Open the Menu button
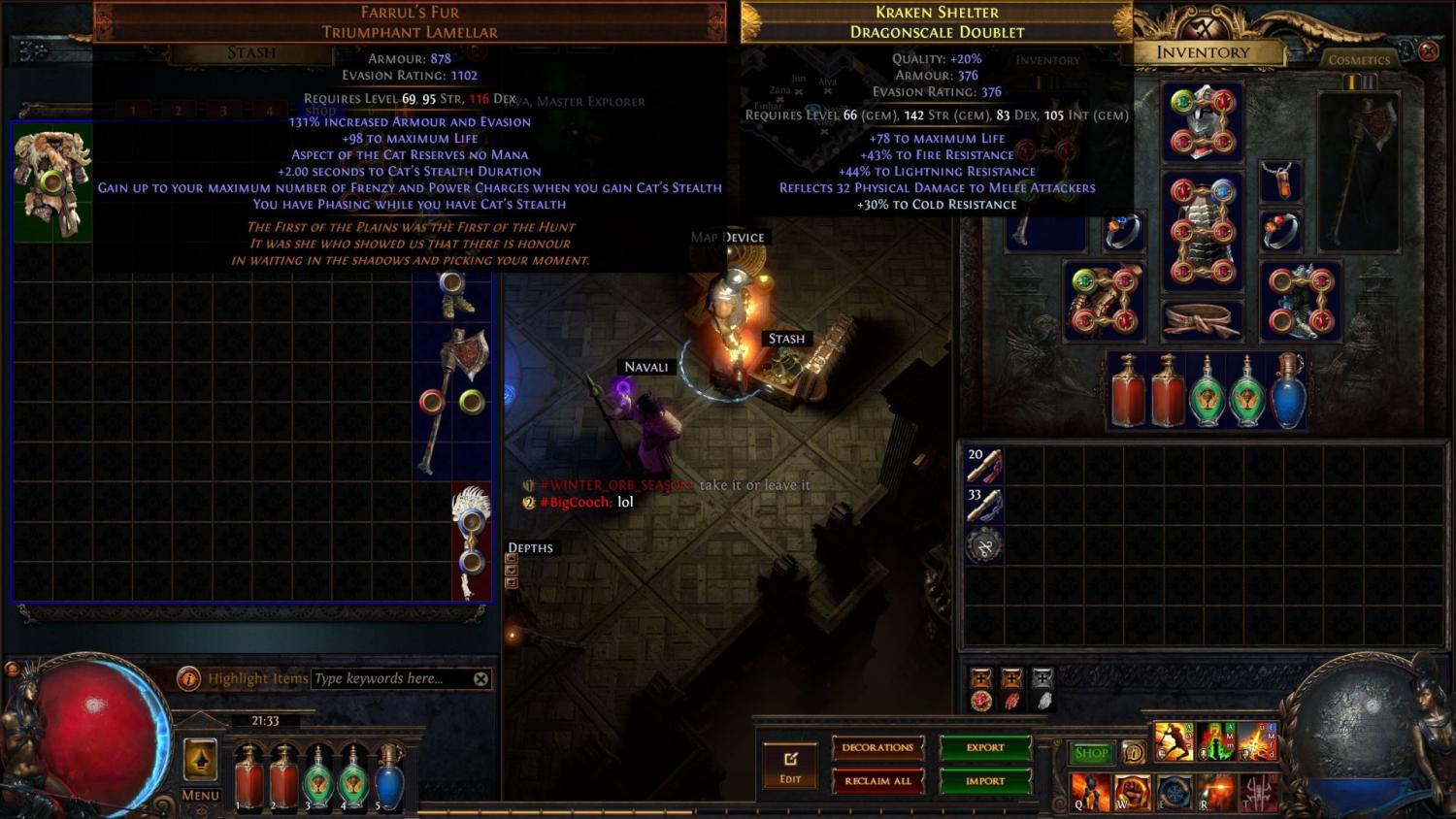 (x=200, y=795)
